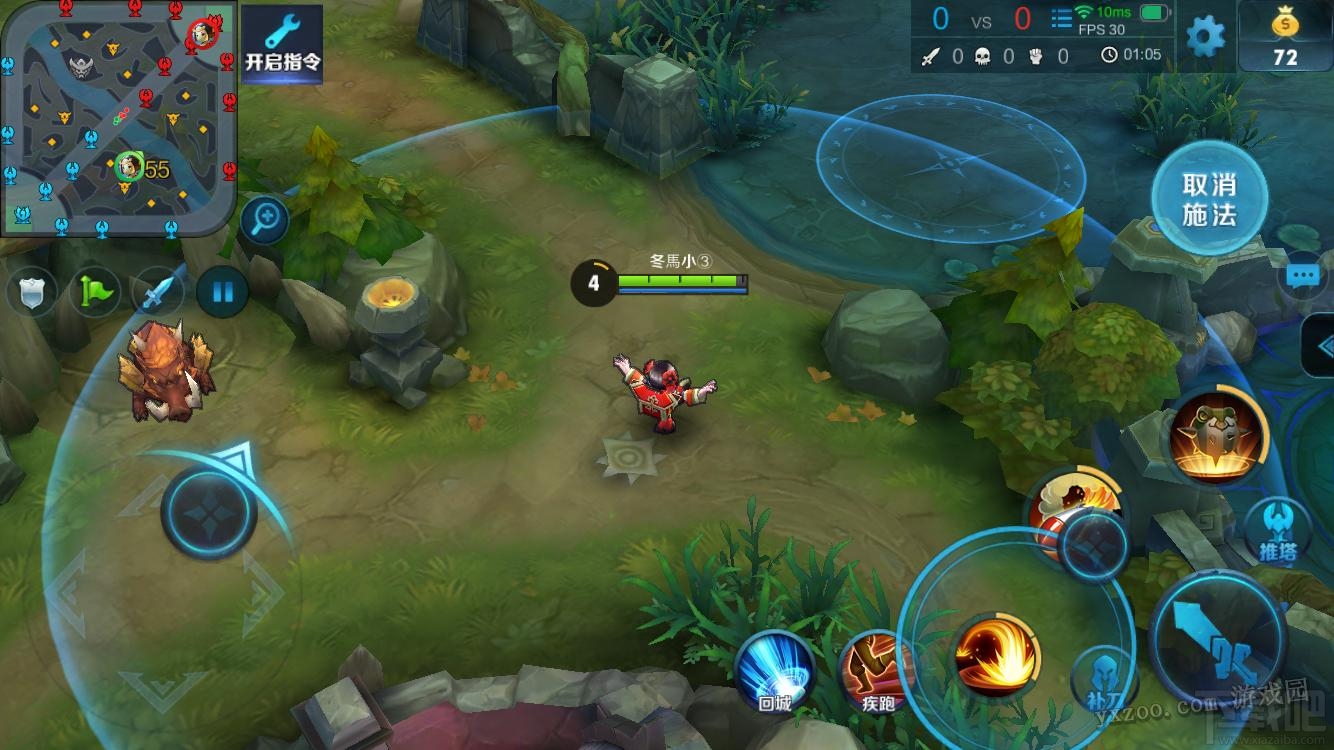Cast the golden ultimate skill

click(1217, 435)
